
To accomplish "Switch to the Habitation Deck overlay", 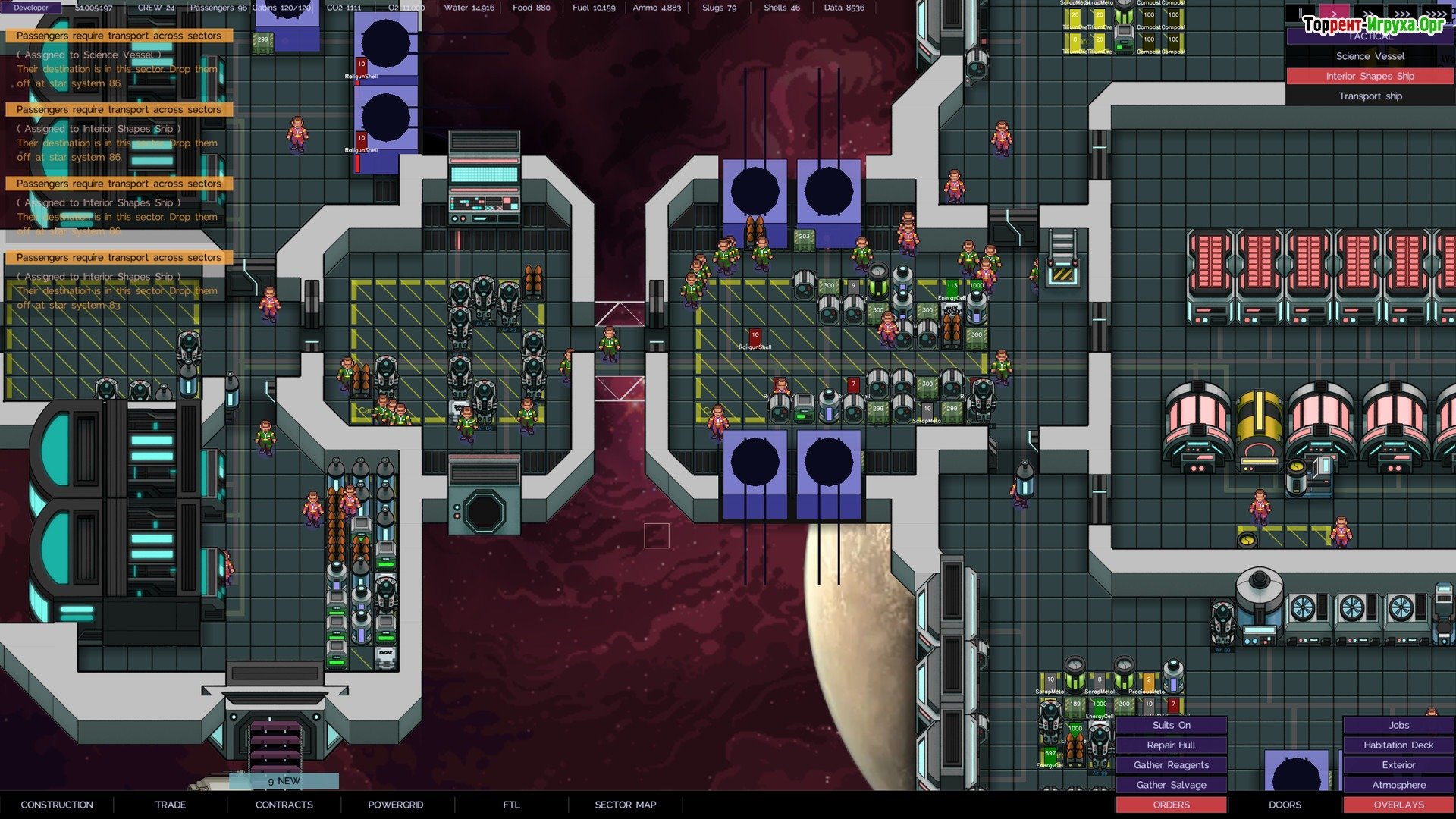I will pos(1398,745).
